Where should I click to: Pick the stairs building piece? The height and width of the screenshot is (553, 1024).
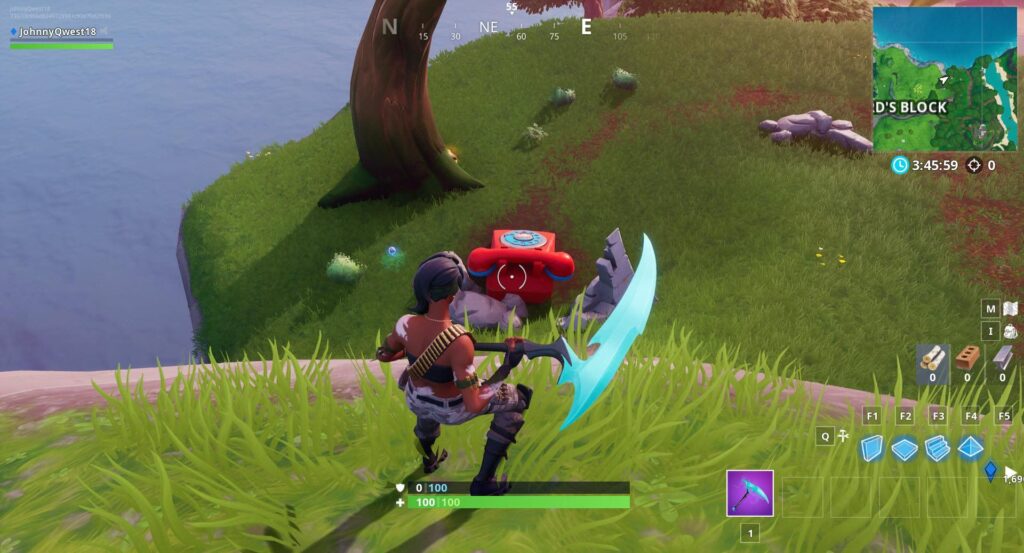pyautogui.click(x=938, y=449)
